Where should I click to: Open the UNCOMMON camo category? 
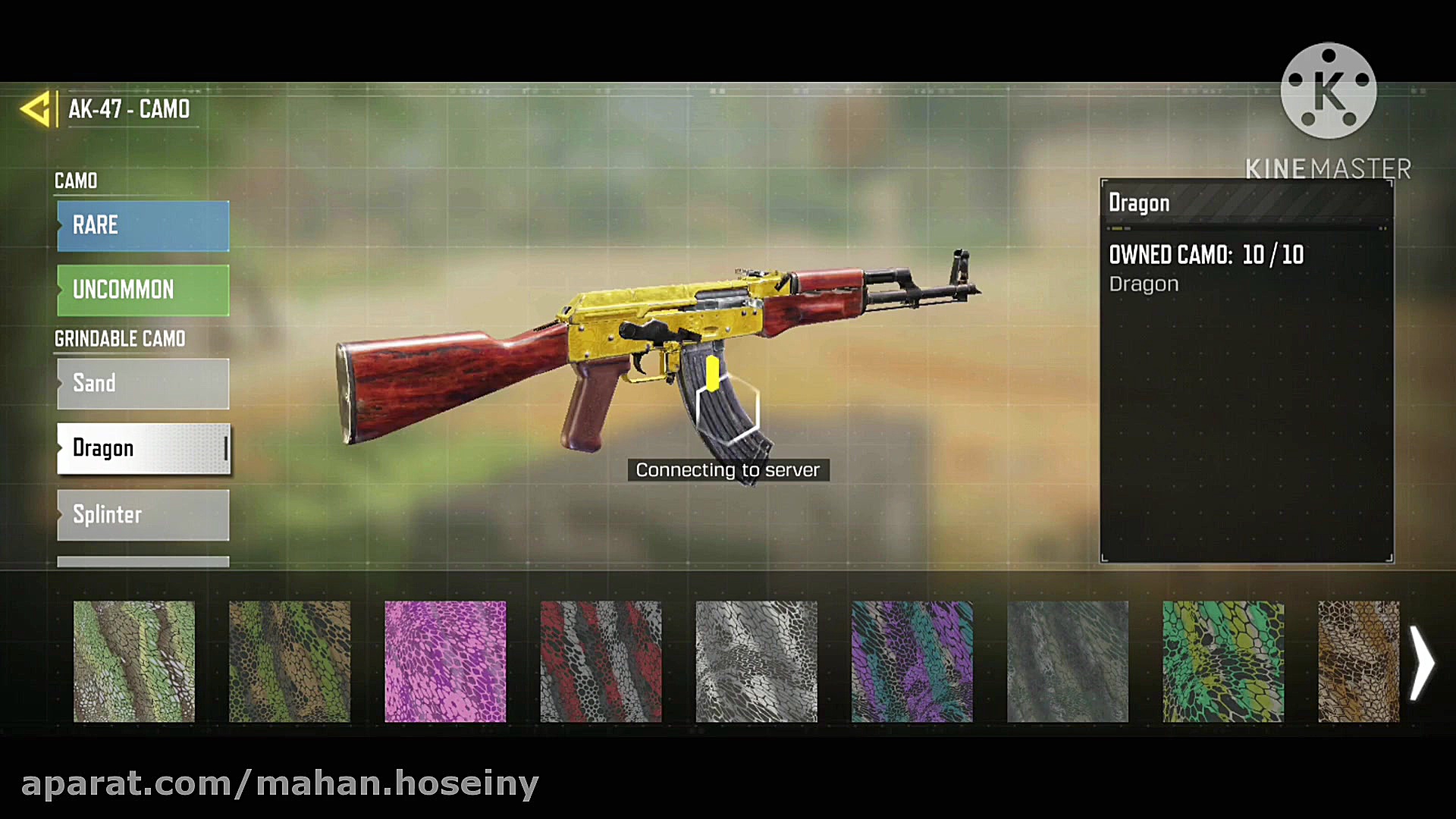pos(143,290)
